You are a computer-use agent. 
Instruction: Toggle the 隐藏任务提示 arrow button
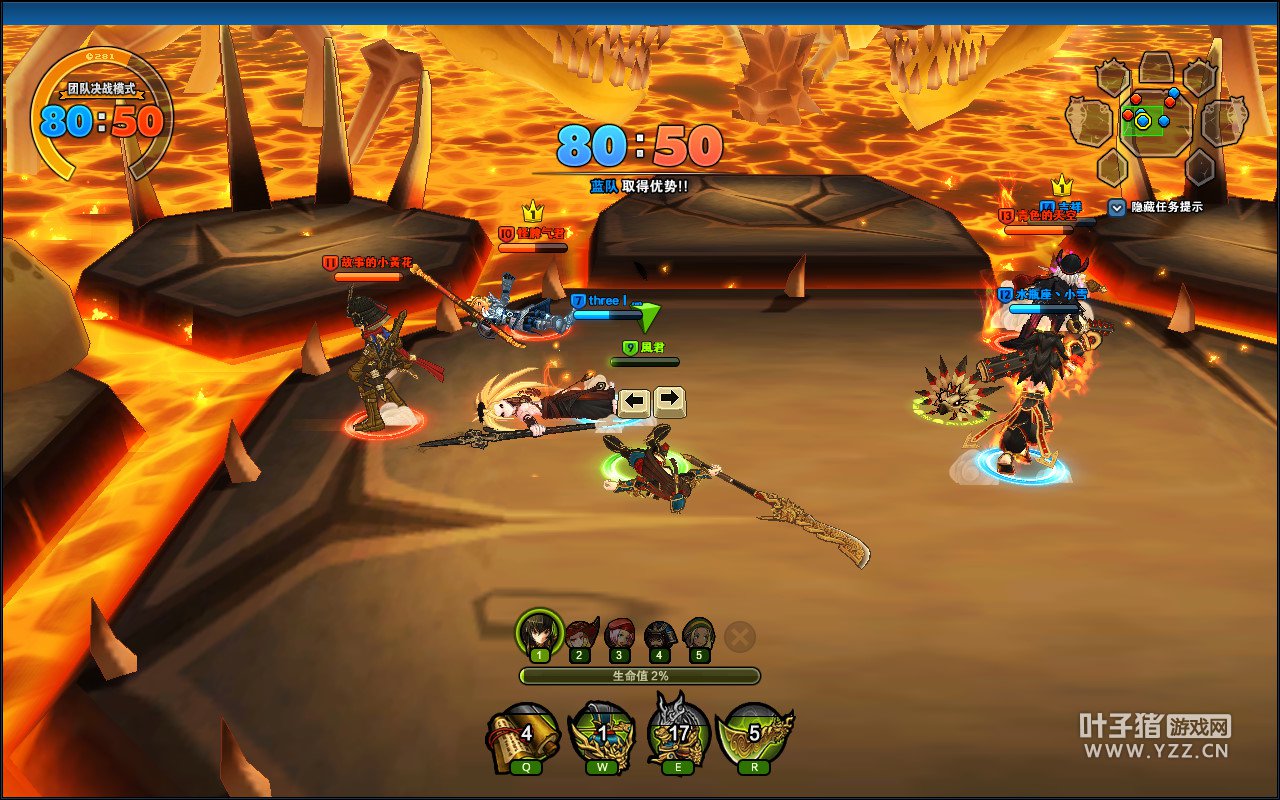coord(1117,207)
